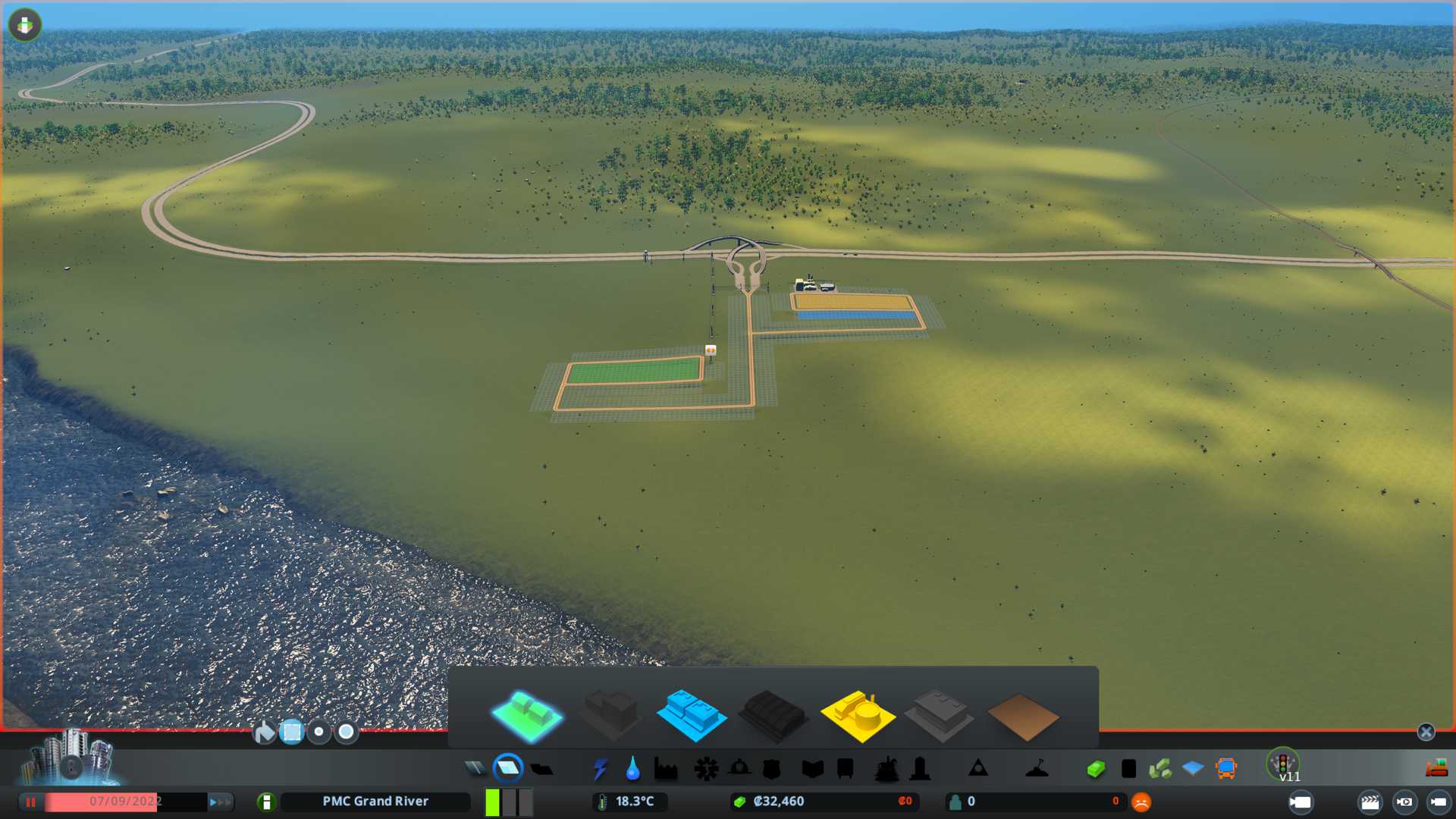Toggle the pause button
Image resolution: width=1456 pixels, height=819 pixels.
tap(31, 802)
